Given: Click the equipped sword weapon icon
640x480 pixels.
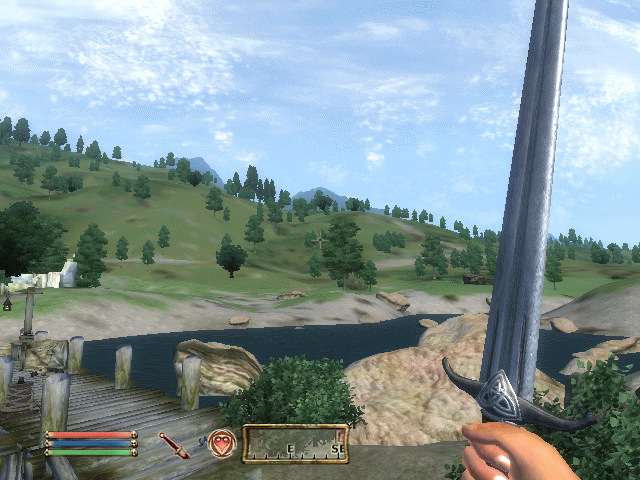Looking at the screenshot, I should (174, 445).
